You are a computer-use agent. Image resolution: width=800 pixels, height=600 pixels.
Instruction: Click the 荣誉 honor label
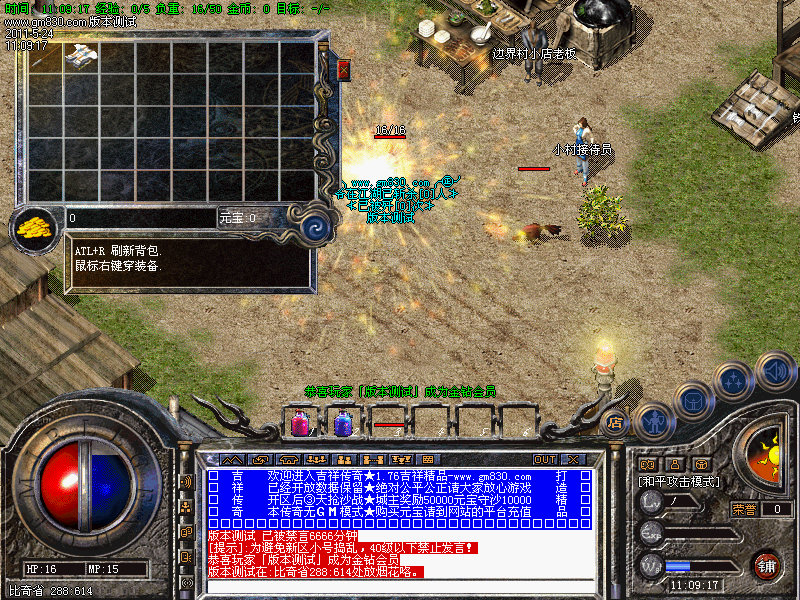coord(744,508)
